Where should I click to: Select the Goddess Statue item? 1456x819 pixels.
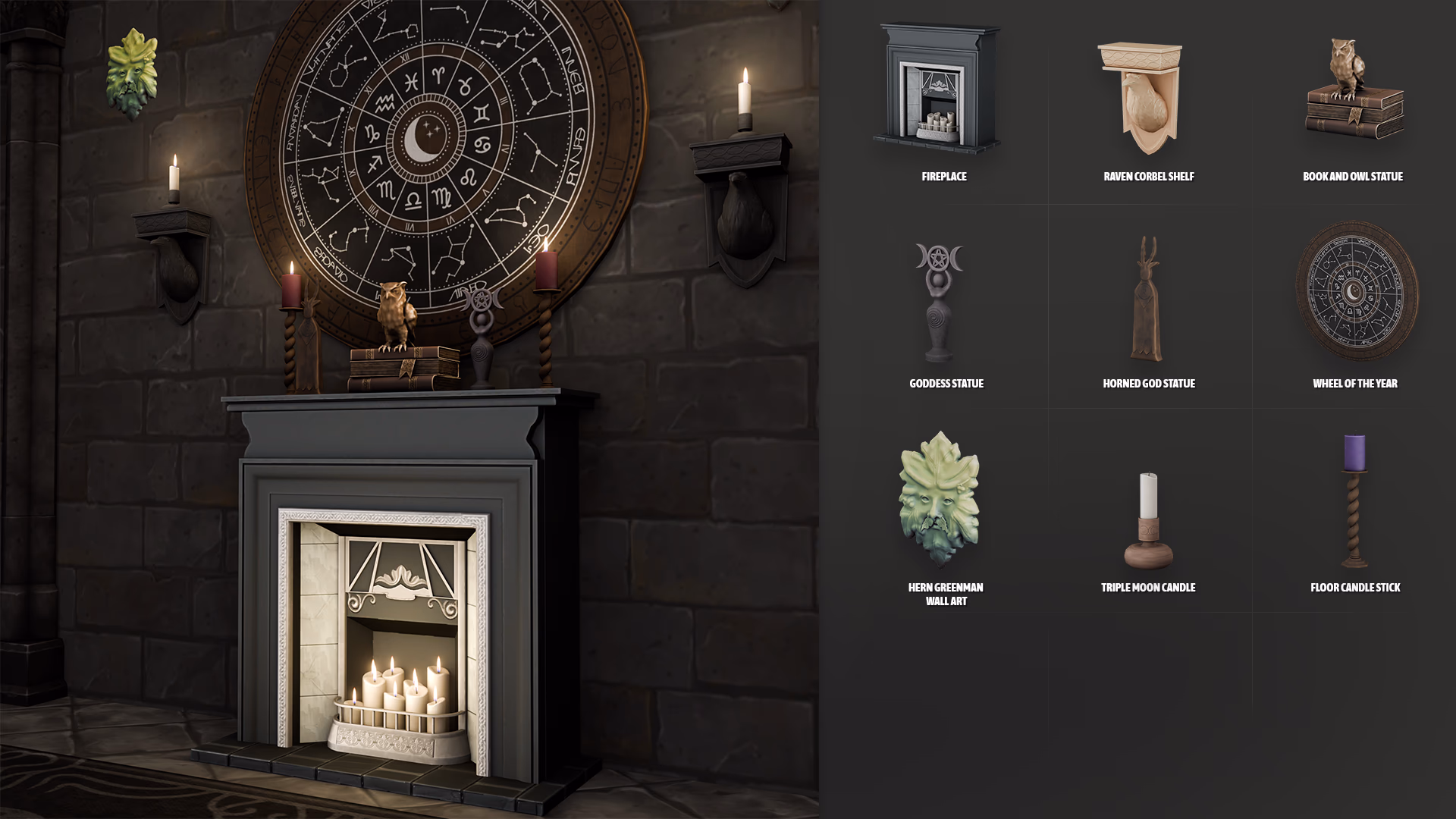click(939, 302)
